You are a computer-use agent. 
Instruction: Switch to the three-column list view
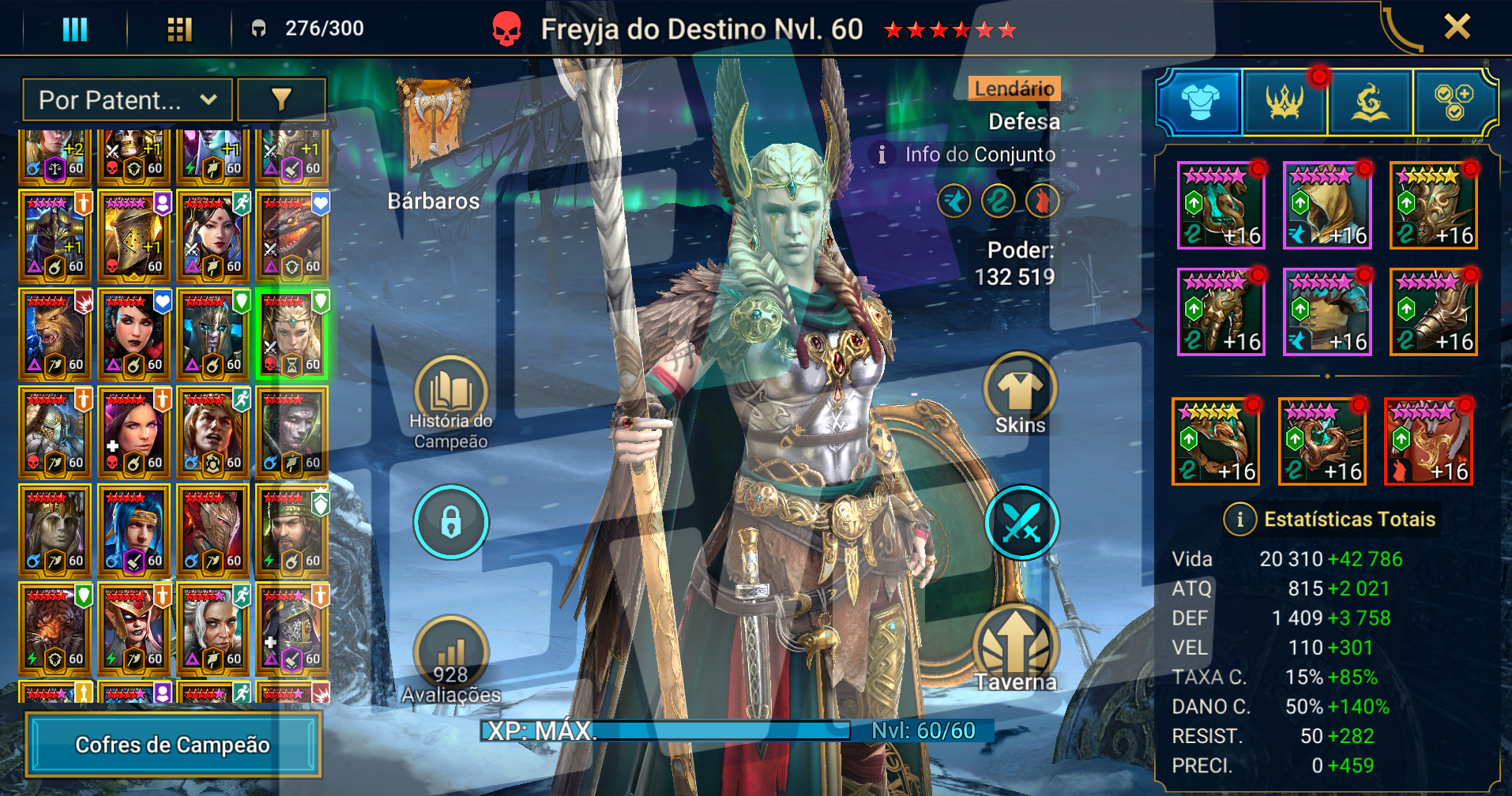coord(75,30)
